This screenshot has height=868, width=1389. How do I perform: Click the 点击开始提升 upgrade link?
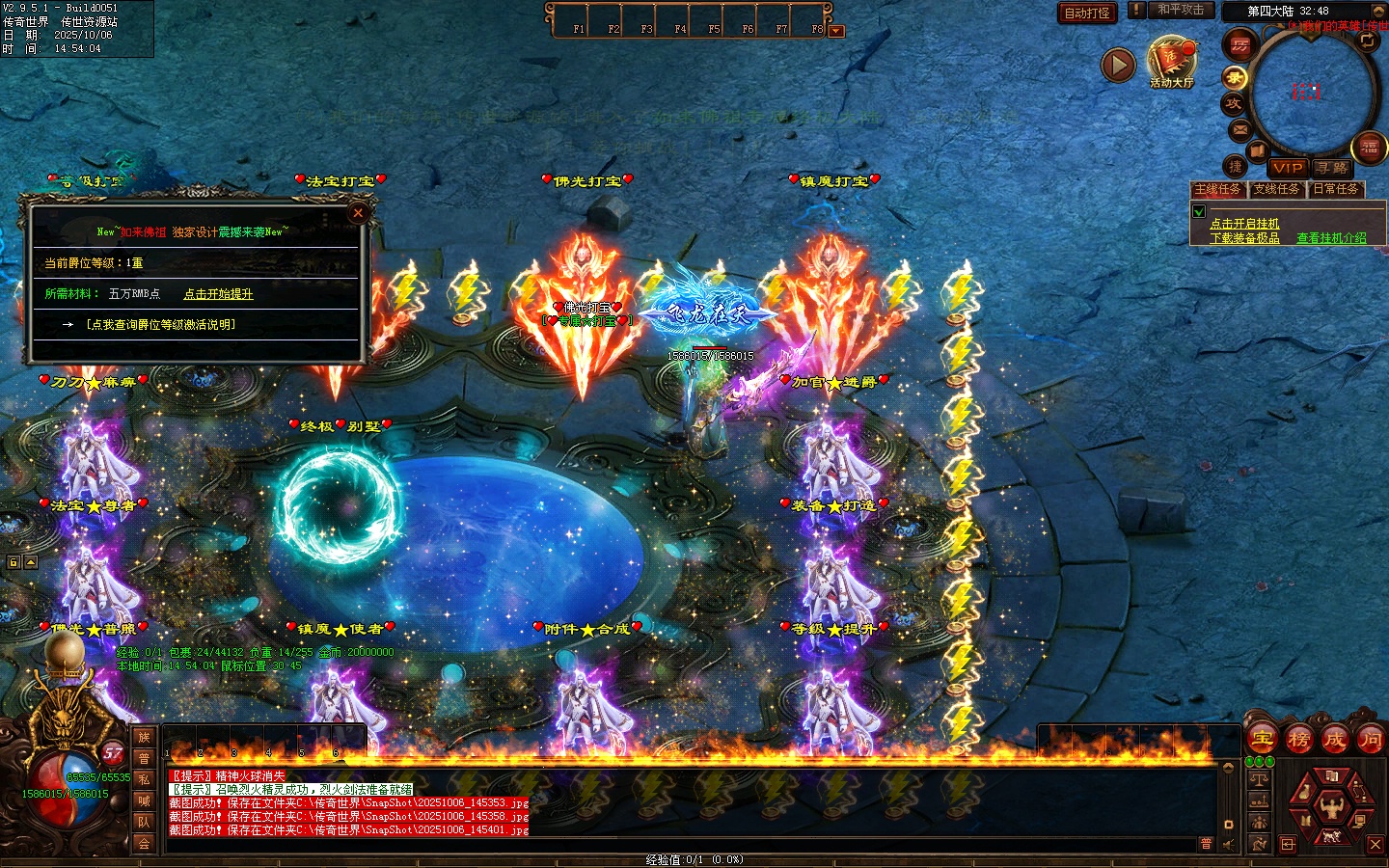tap(218, 294)
